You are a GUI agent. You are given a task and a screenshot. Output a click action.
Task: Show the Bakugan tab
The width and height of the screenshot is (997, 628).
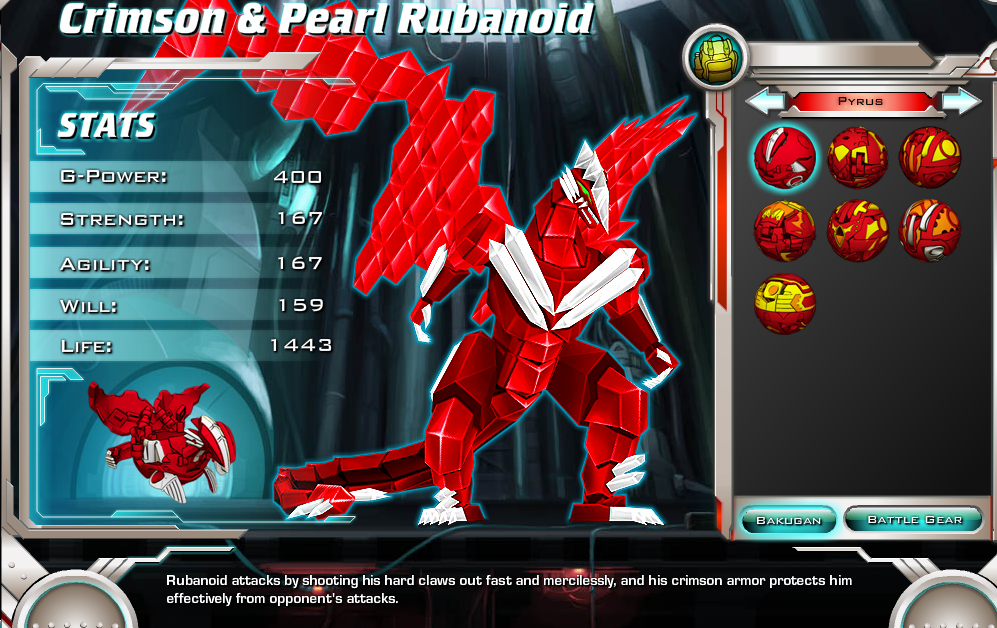(788, 520)
